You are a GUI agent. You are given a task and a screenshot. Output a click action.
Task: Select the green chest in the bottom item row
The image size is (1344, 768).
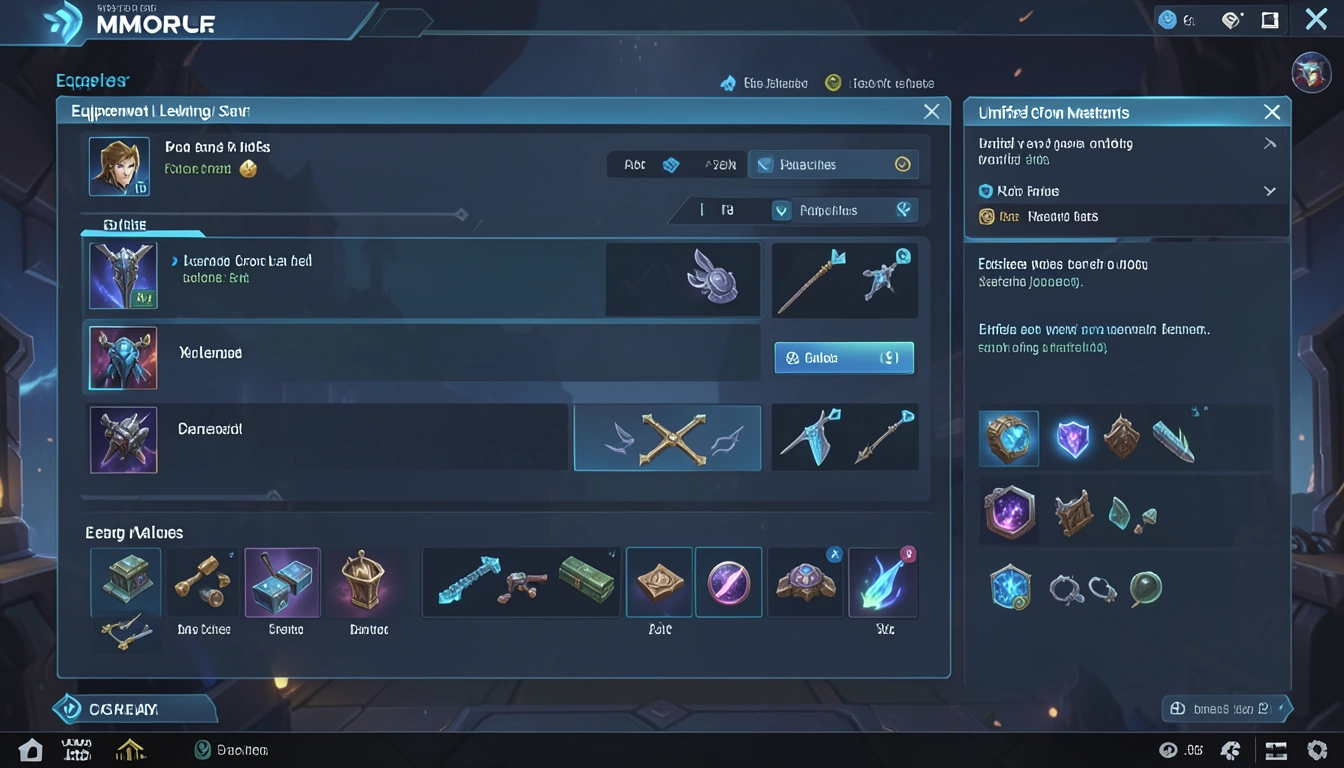click(125, 581)
